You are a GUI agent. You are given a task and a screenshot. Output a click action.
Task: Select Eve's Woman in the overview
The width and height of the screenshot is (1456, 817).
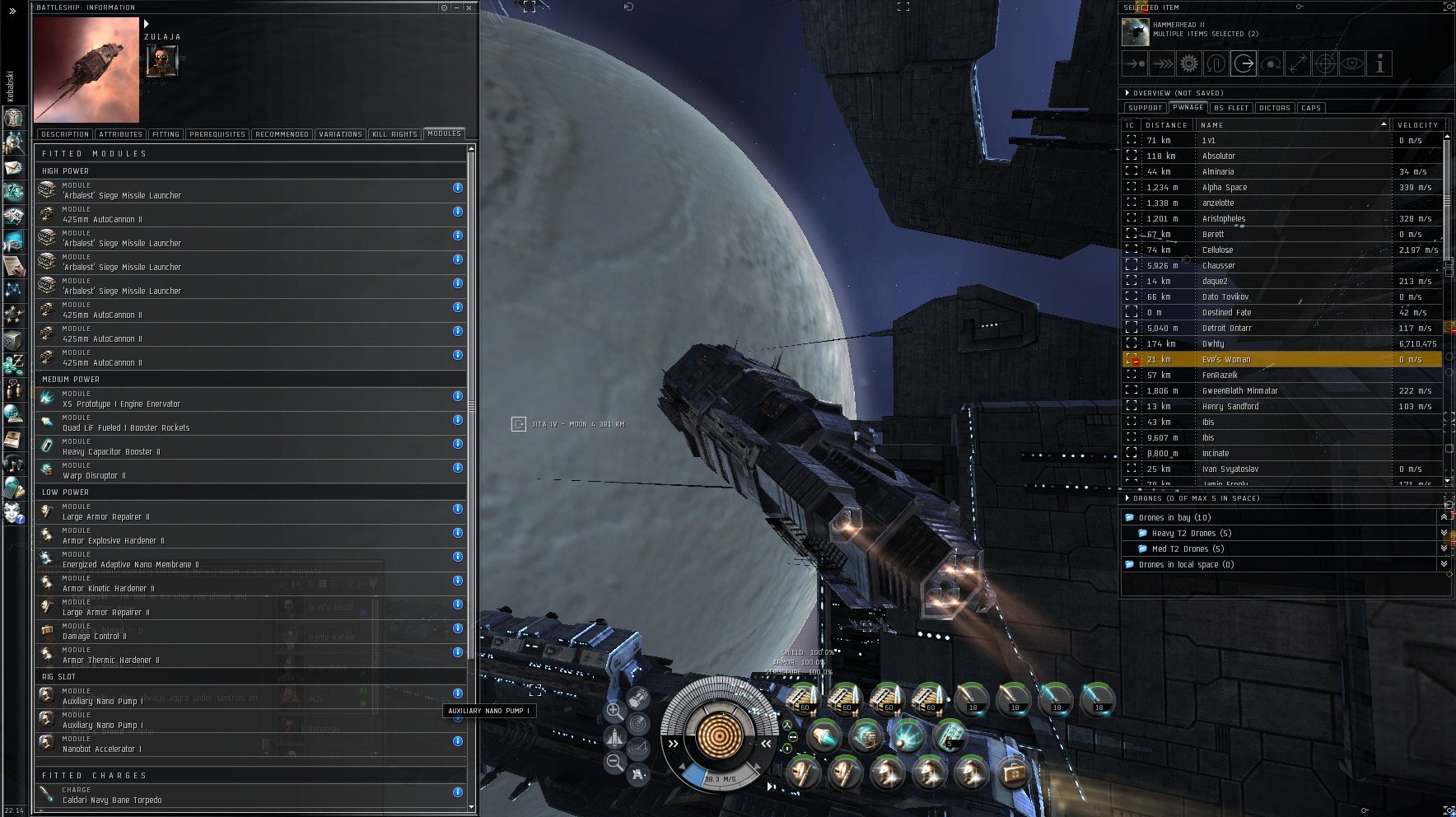click(x=1225, y=360)
